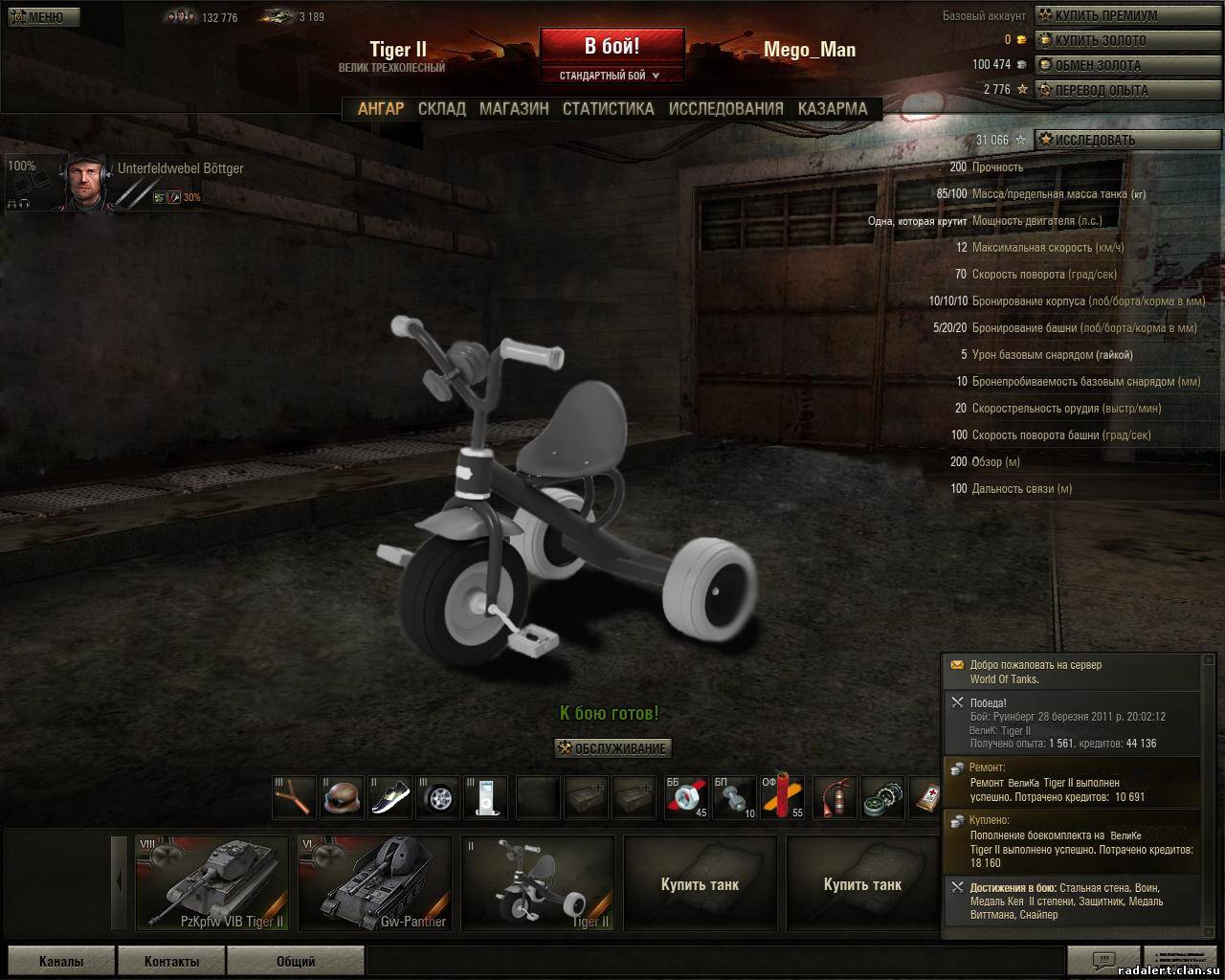This screenshot has width=1225, height=980.
Task: Select the Gw-Panther tank in carousel
Action: [x=375, y=882]
